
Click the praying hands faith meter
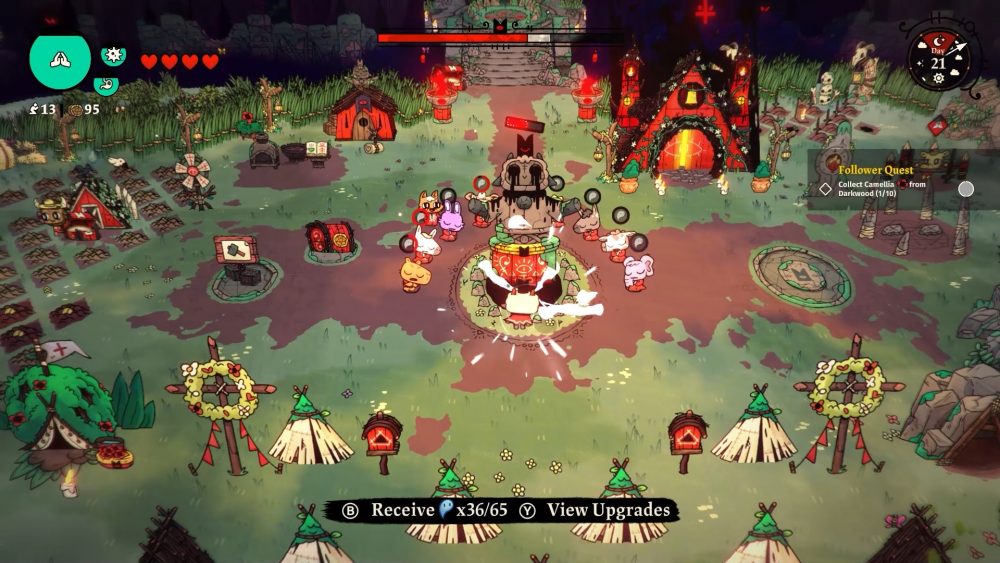[x=60, y=60]
